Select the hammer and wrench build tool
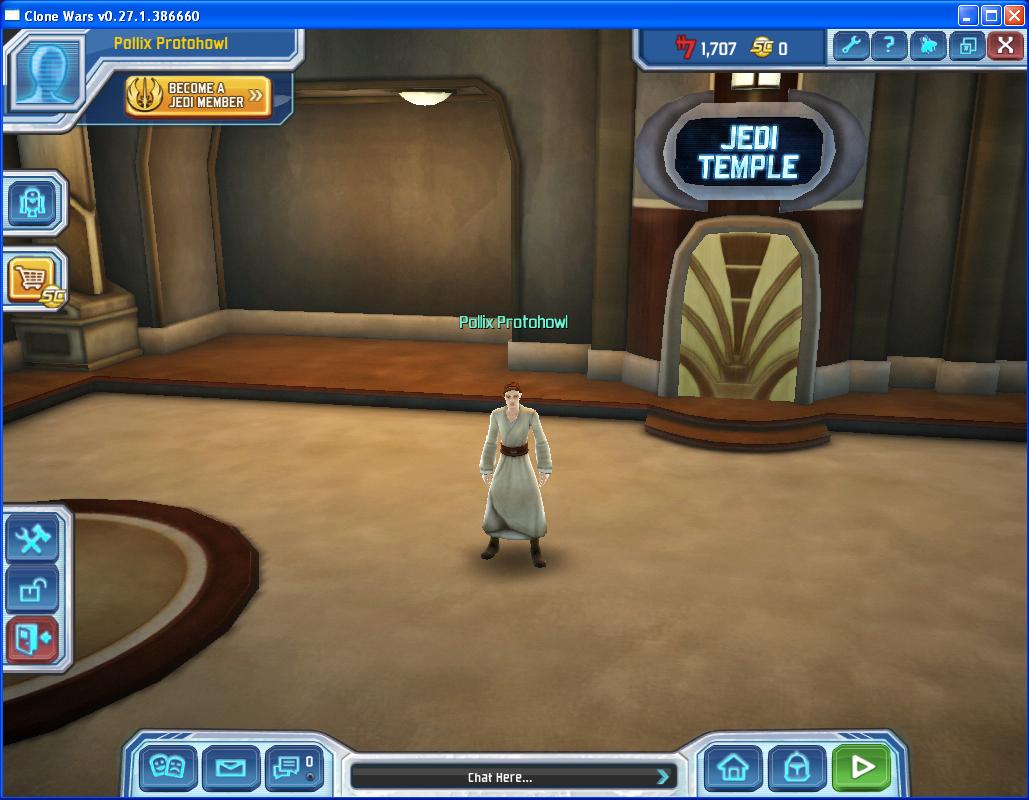 [x=33, y=541]
